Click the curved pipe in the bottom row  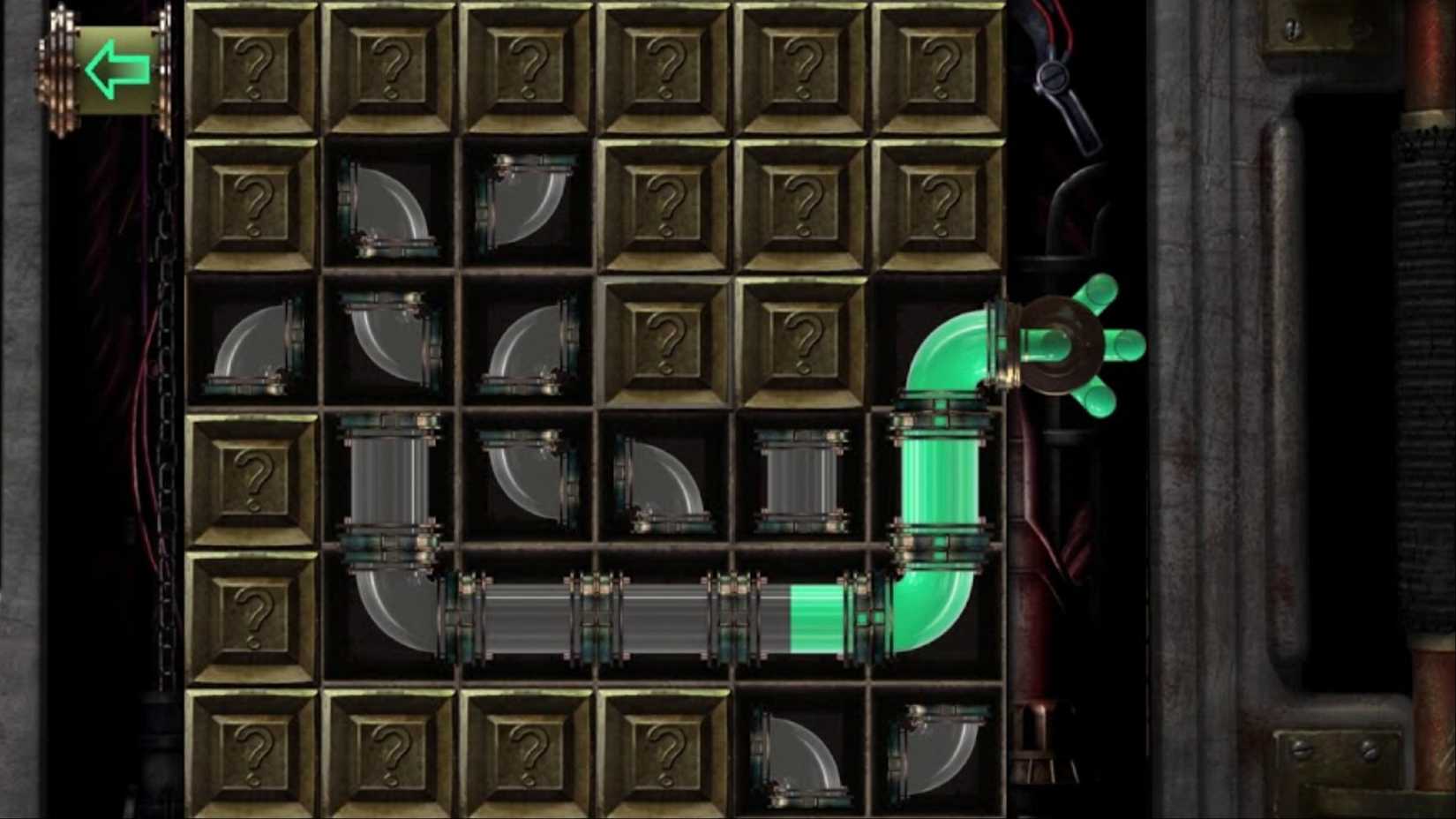point(803,755)
